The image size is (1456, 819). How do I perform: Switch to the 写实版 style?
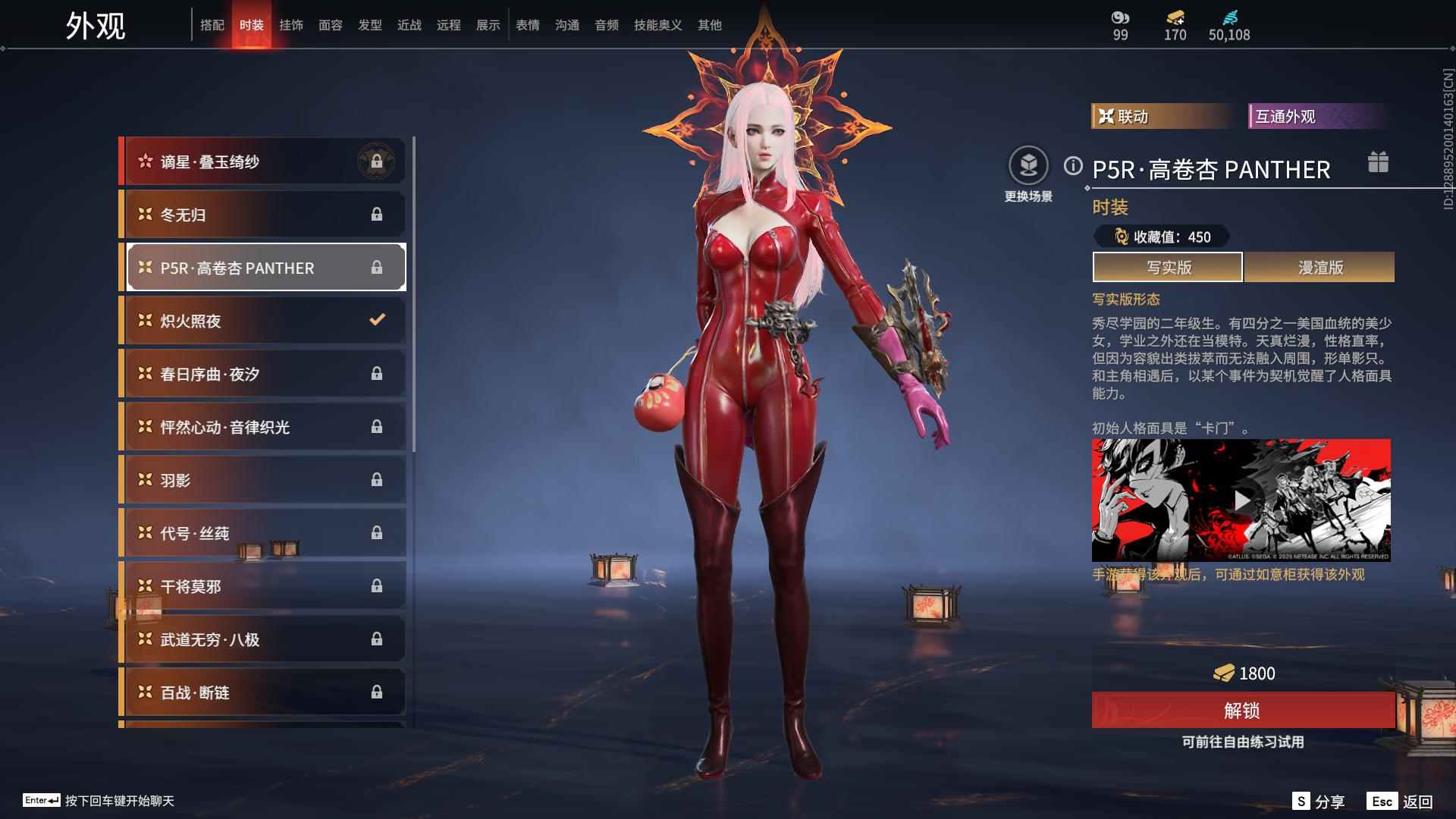pyautogui.click(x=1168, y=268)
